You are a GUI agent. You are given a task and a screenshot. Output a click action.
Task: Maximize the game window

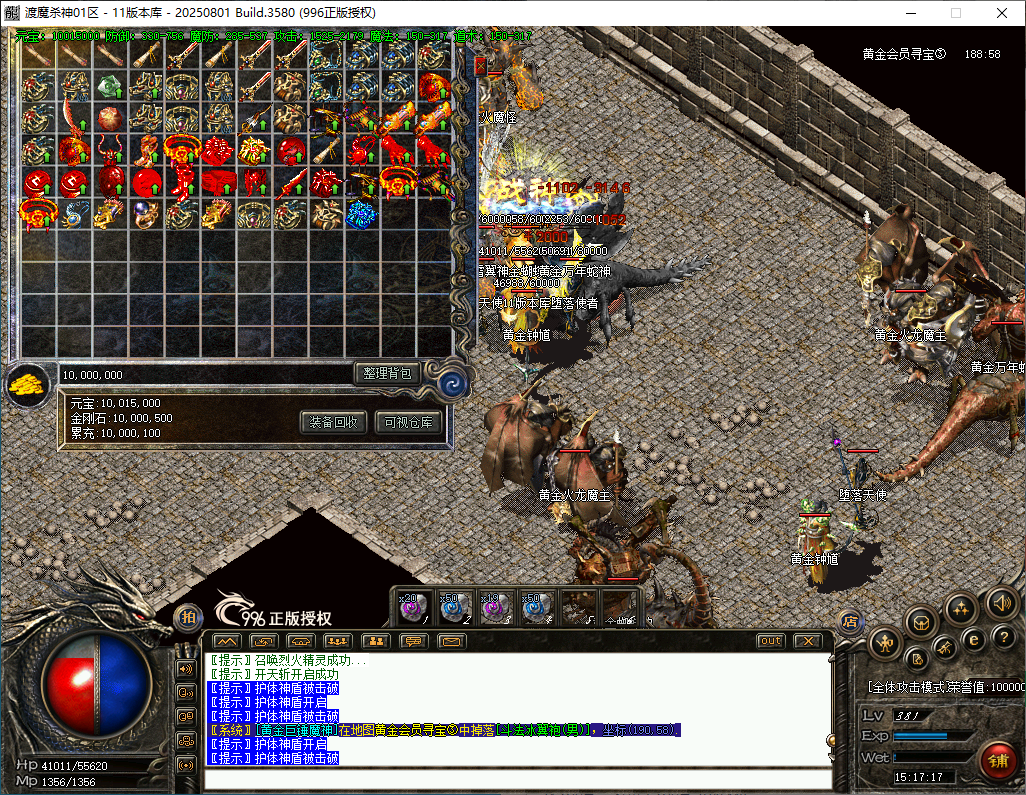click(955, 13)
